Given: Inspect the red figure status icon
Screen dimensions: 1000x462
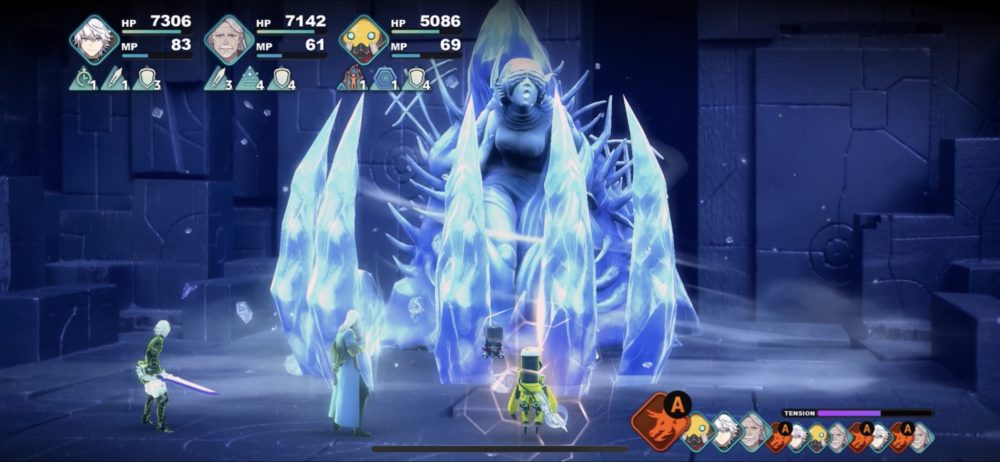Looking at the screenshot, I should pos(350,78).
